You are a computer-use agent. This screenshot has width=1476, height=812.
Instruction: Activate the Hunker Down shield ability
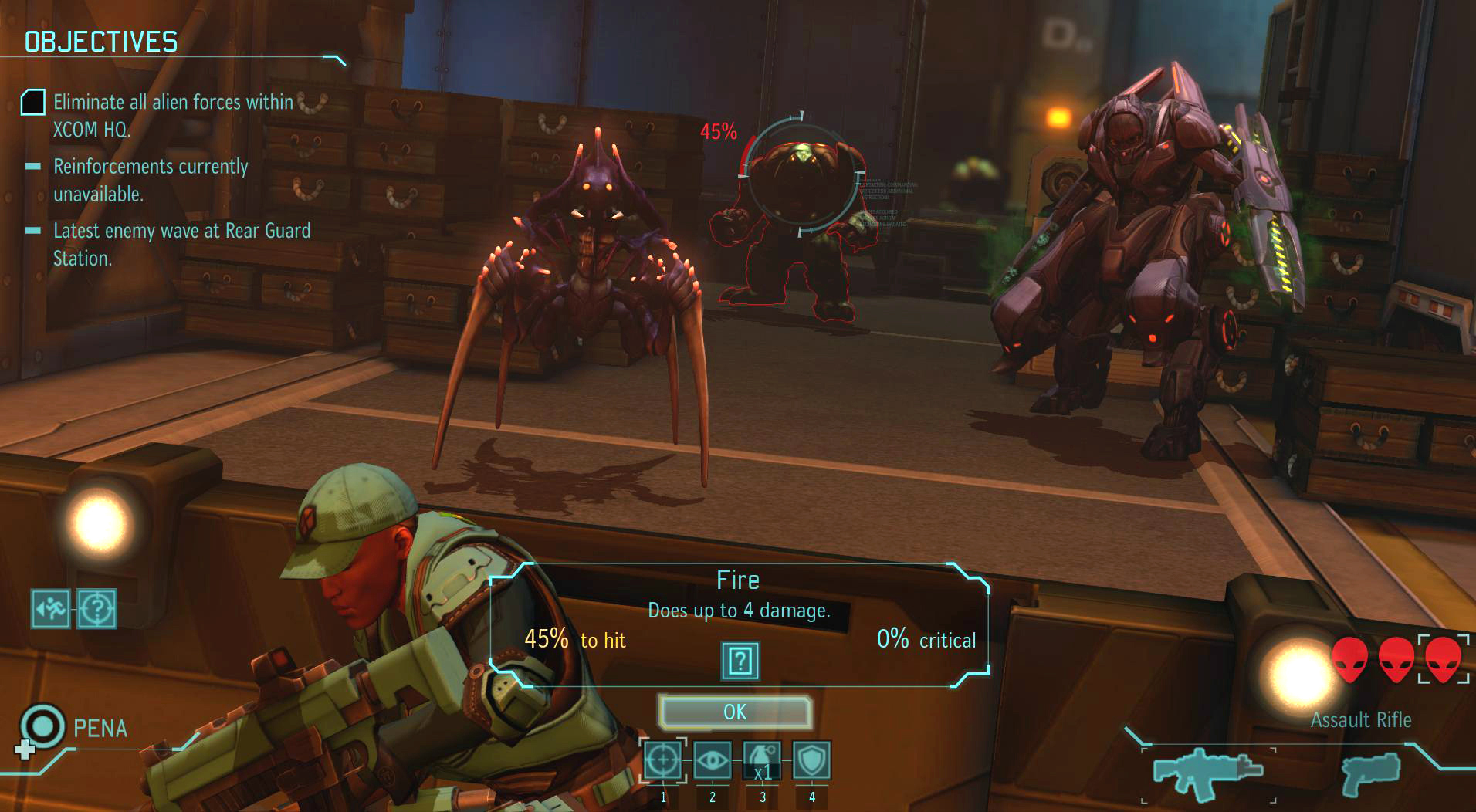pyautogui.click(x=811, y=761)
